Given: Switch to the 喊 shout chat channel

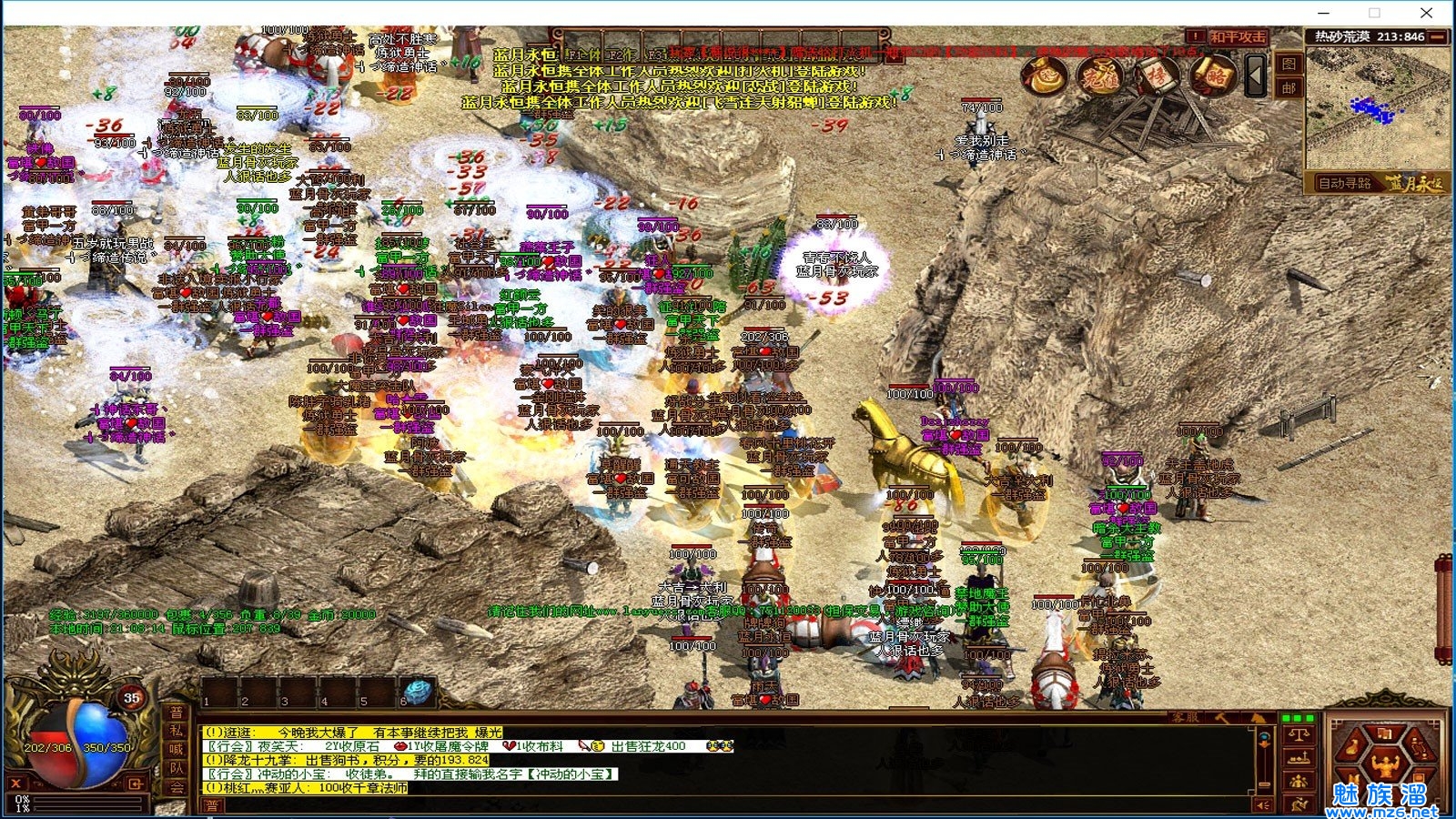Looking at the screenshot, I should pos(177,750).
